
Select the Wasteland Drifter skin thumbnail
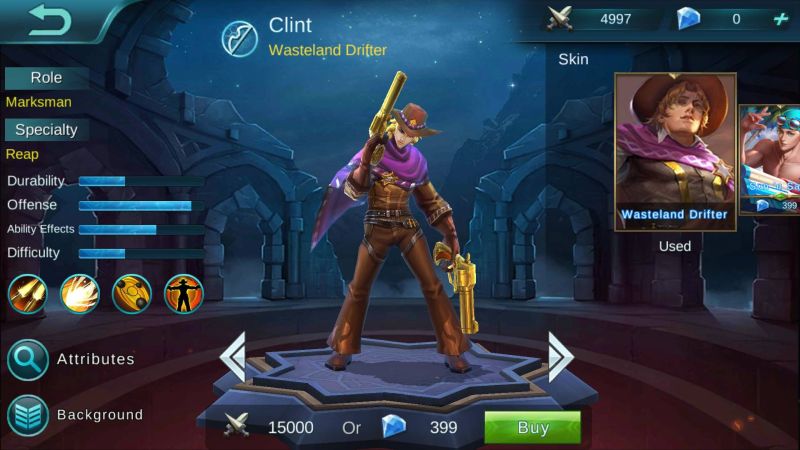pyautogui.click(x=673, y=148)
